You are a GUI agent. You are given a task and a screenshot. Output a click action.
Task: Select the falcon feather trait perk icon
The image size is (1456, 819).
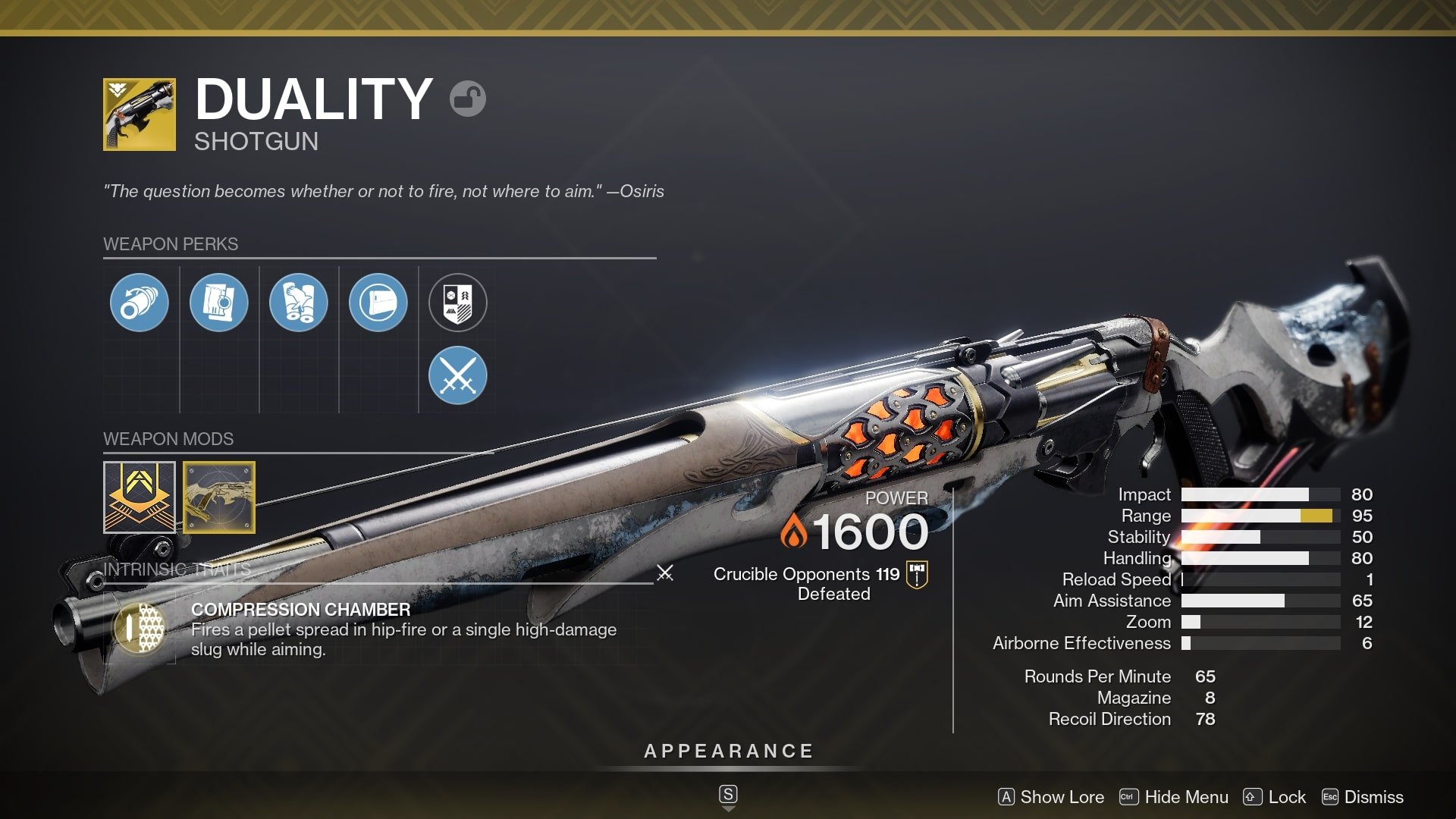pyautogui.click(x=300, y=301)
